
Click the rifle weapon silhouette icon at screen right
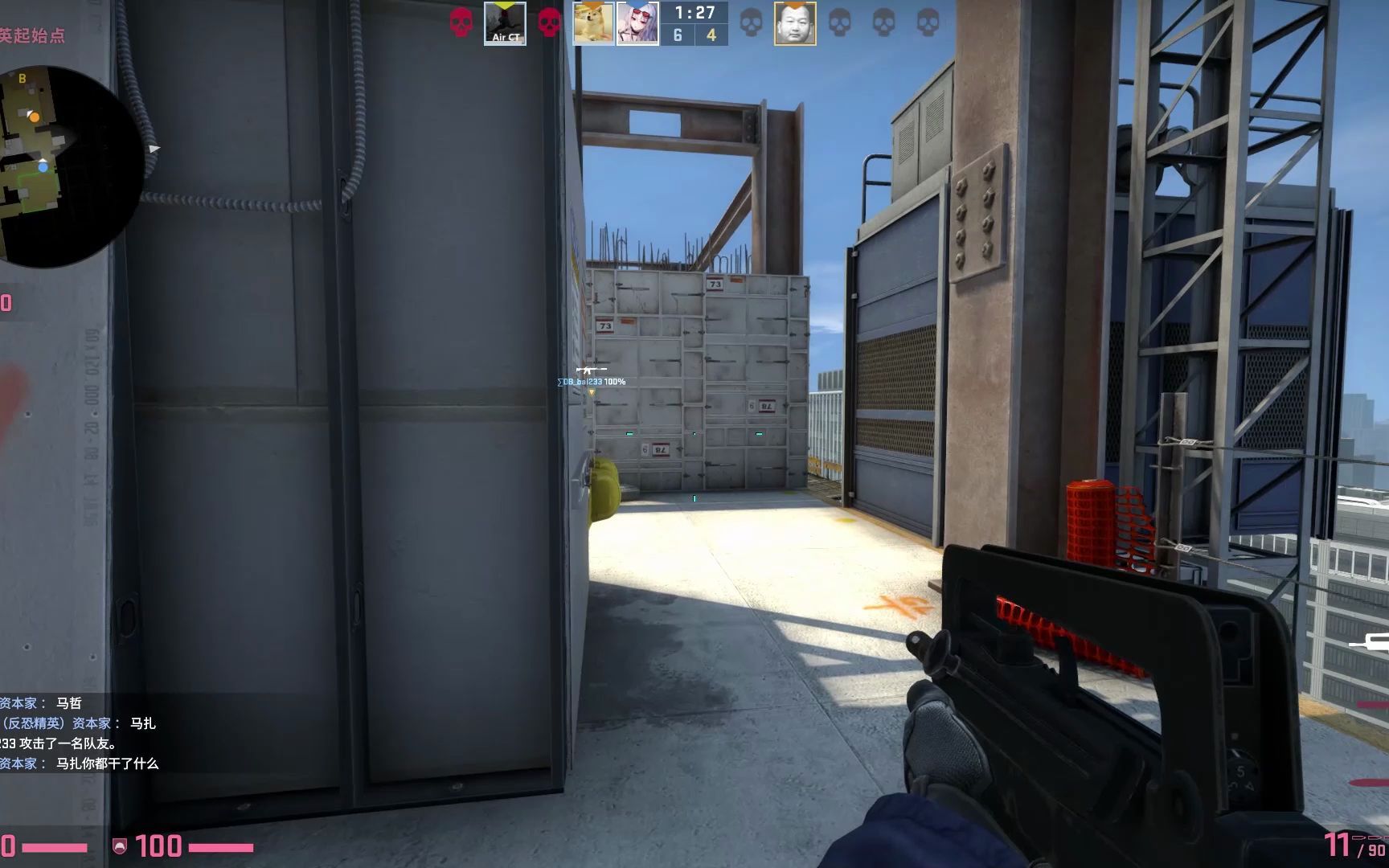point(1372,643)
